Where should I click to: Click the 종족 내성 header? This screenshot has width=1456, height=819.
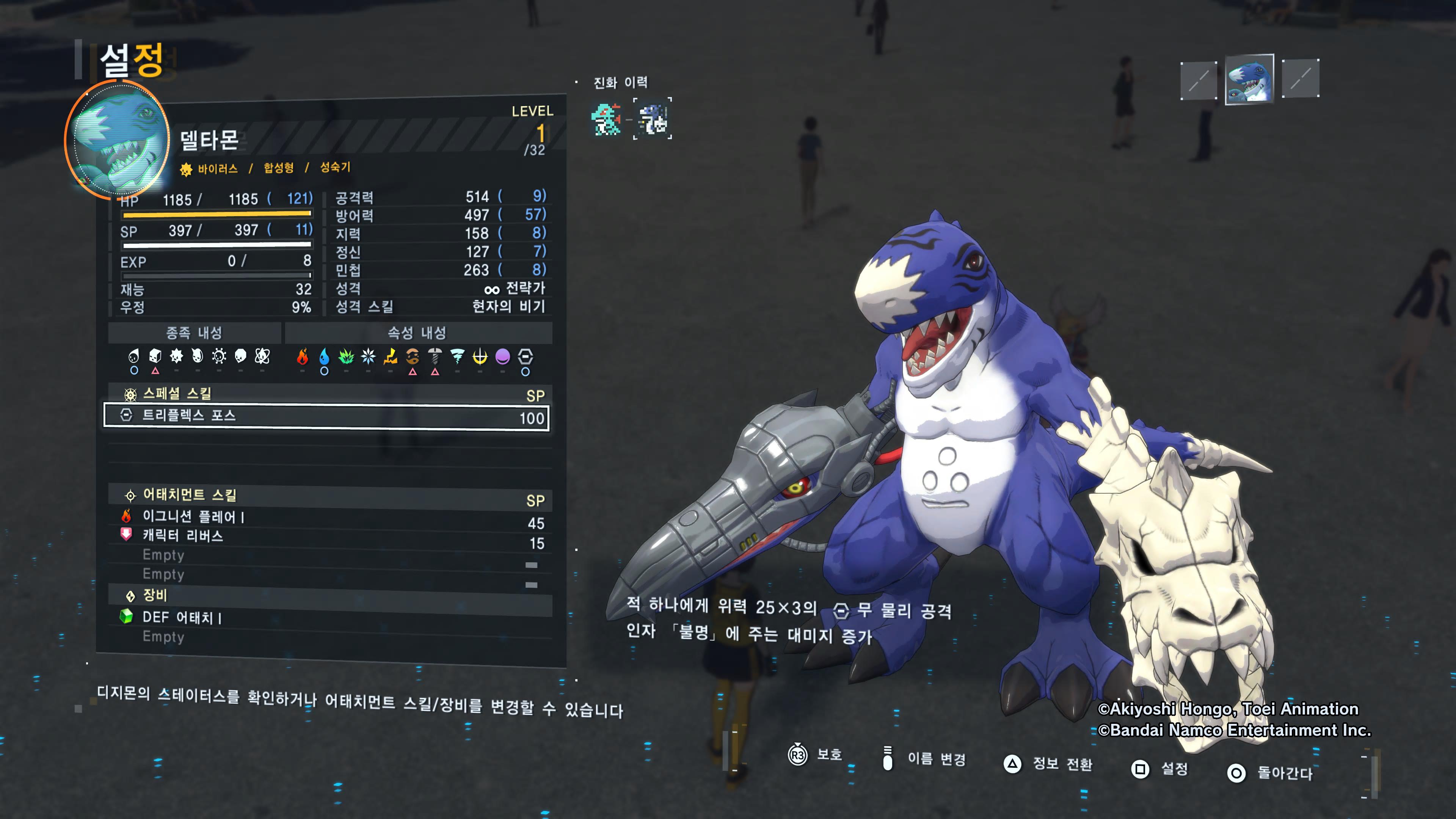point(194,333)
